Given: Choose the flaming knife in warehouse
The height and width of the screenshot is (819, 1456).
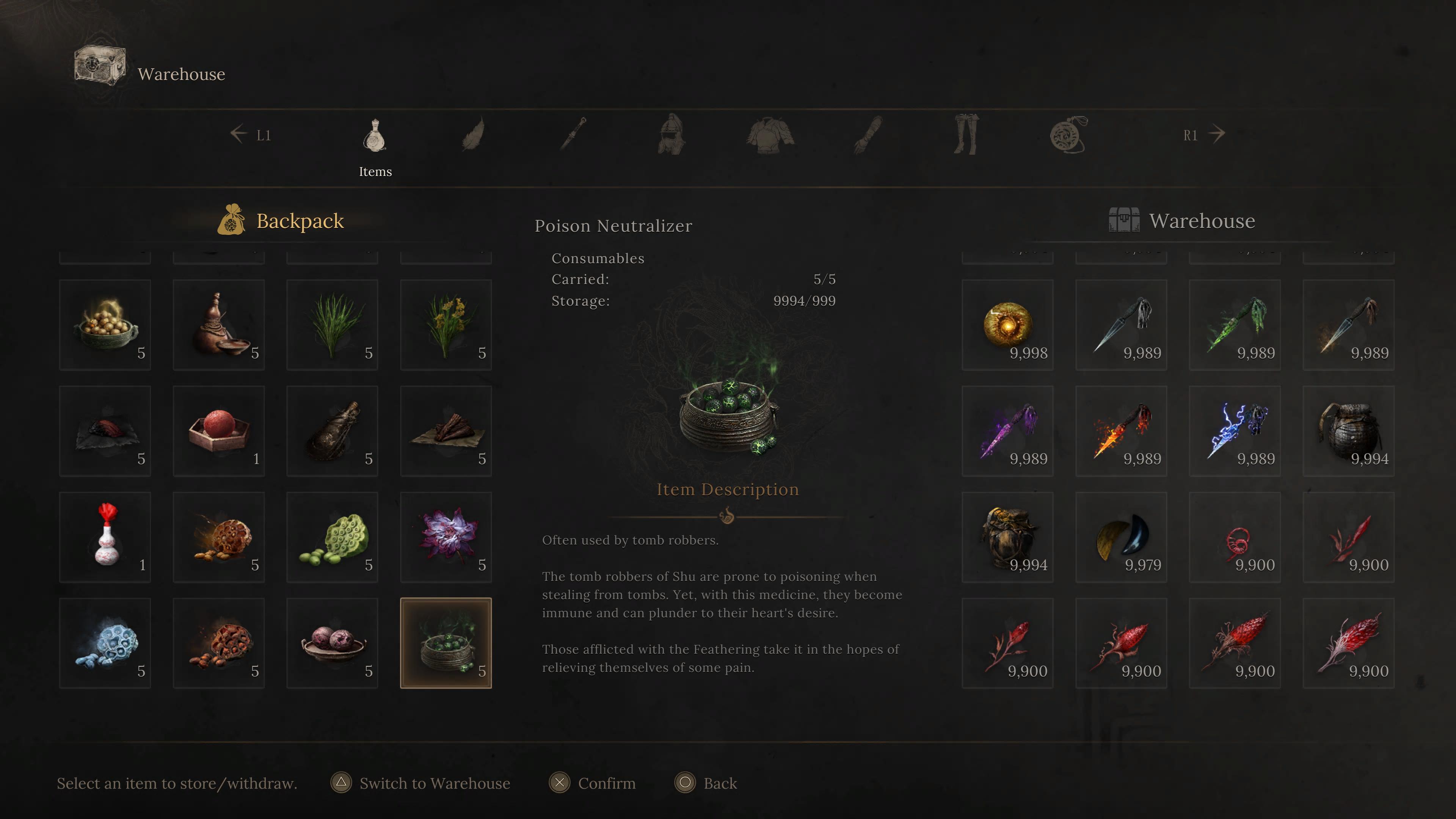Looking at the screenshot, I should (x=1121, y=431).
